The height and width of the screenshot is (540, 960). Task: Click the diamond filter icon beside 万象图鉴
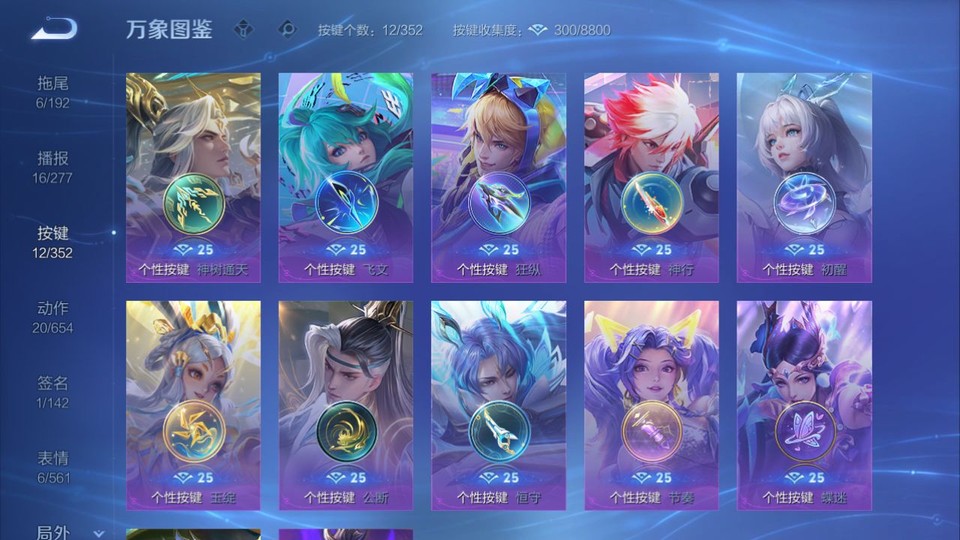point(243,30)
